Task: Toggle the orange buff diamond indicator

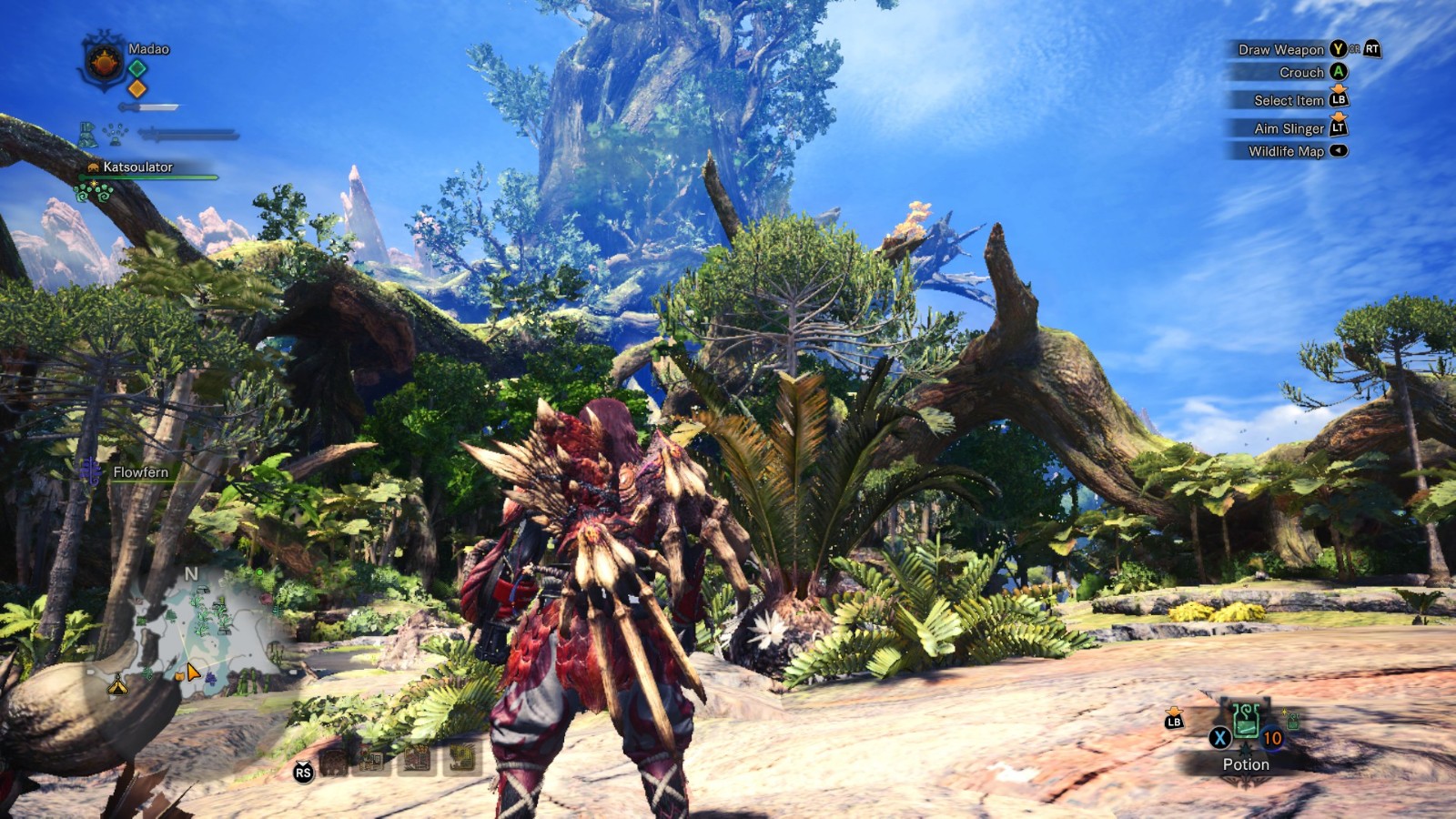Action: click(x=137, y=89)
